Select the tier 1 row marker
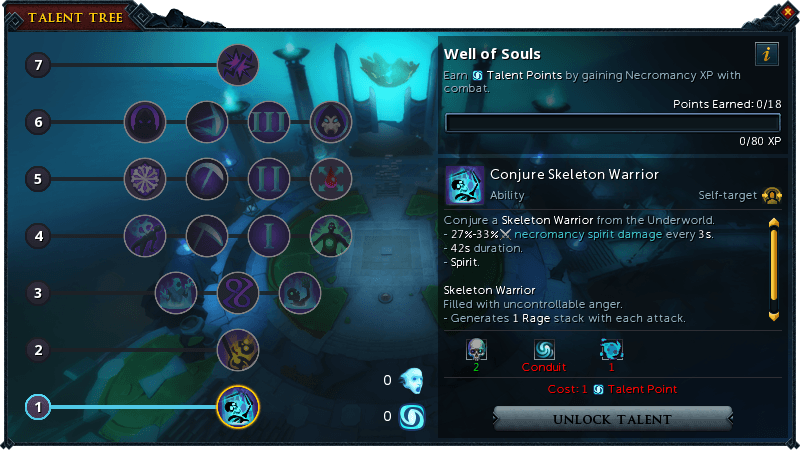Viewport: 800px width, 450px height. 37,407
